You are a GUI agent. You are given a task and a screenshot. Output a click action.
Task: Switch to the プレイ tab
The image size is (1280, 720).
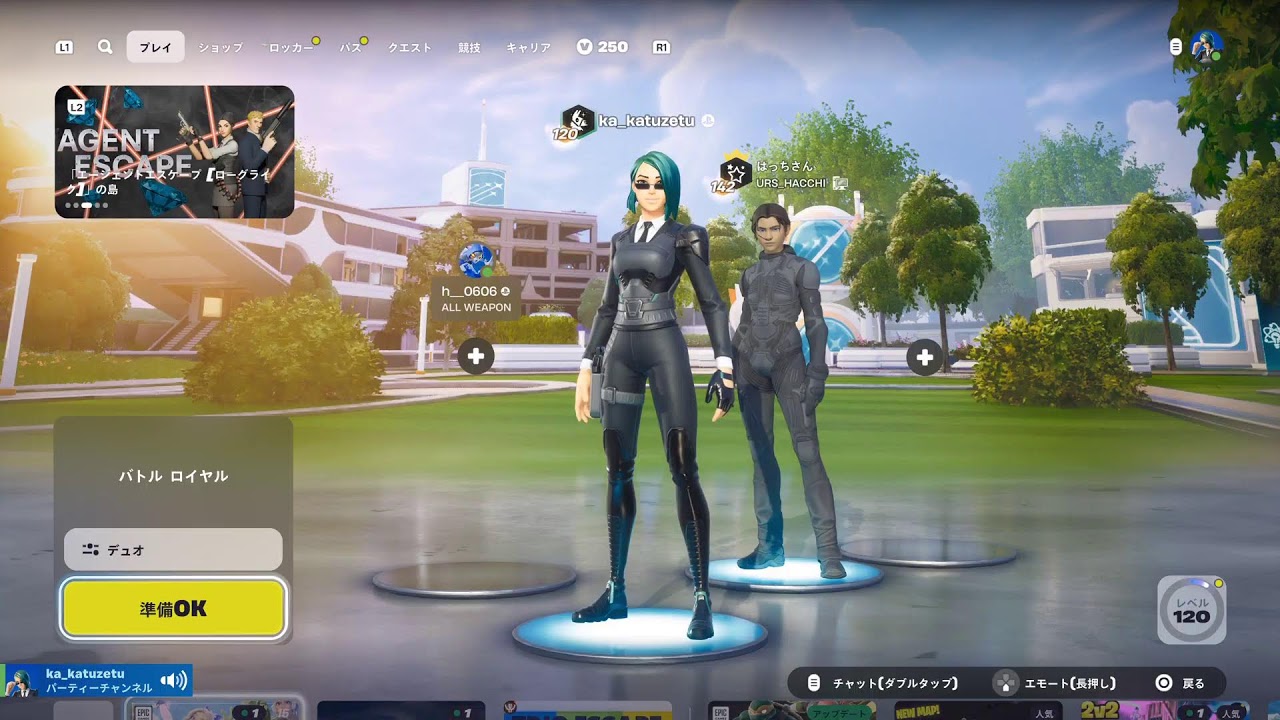(x=155, y=47)
